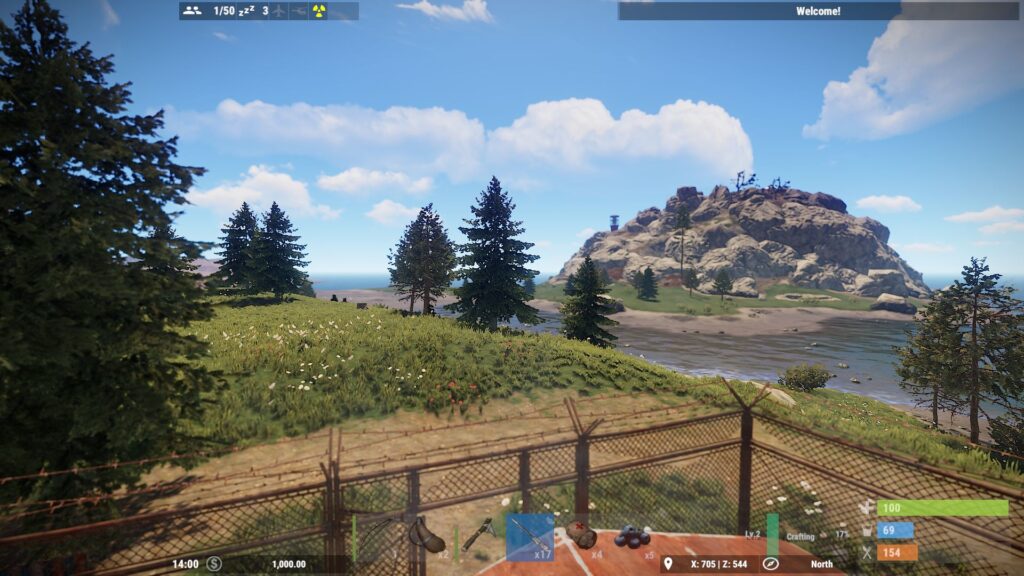Select the raw meat hotbar slot
This screenshot has height=576, width=1024.
[x=581, y=537]
